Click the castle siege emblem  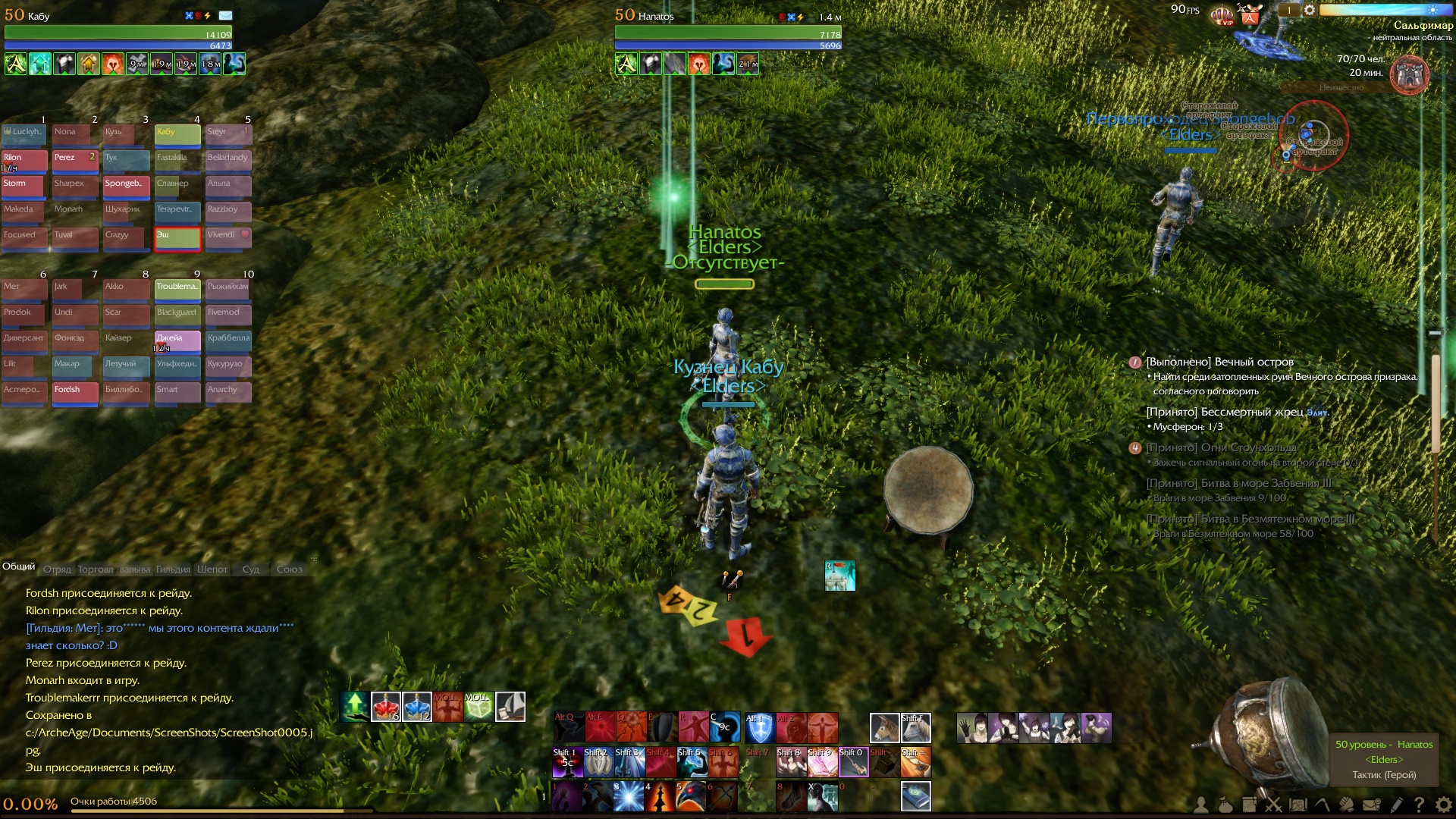tap(1410, 75)
